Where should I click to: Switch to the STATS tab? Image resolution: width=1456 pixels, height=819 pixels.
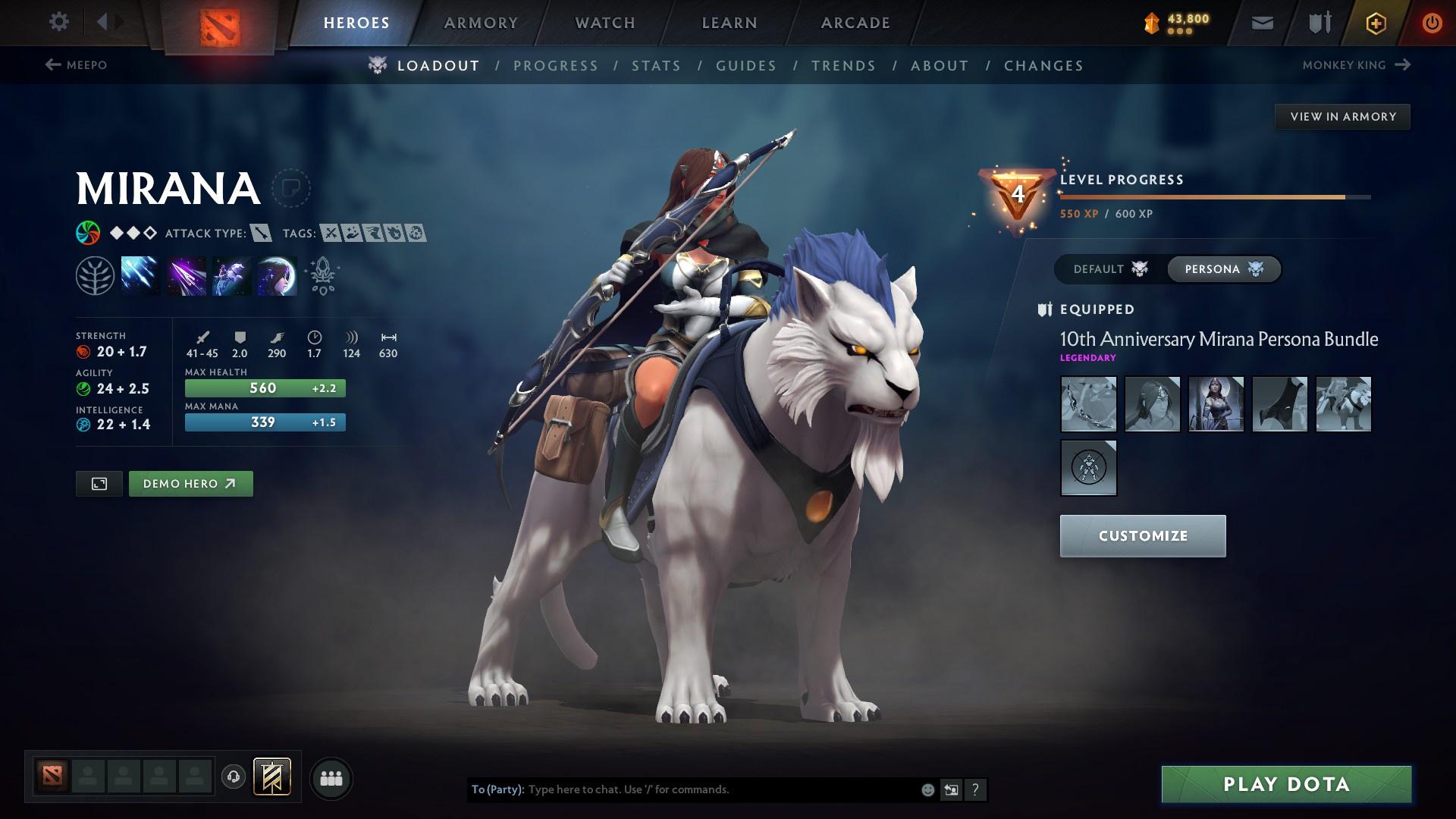click(x=657, y=65)
